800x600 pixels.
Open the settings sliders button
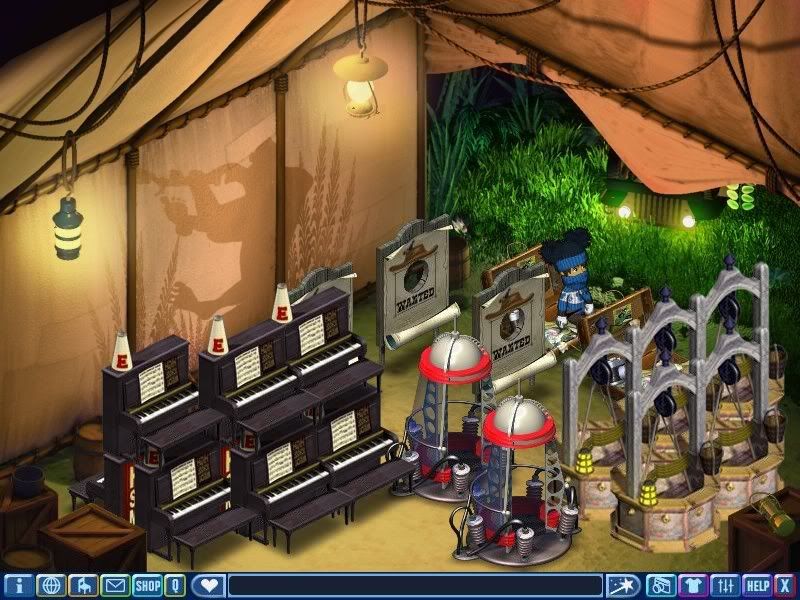pos(725,586)
